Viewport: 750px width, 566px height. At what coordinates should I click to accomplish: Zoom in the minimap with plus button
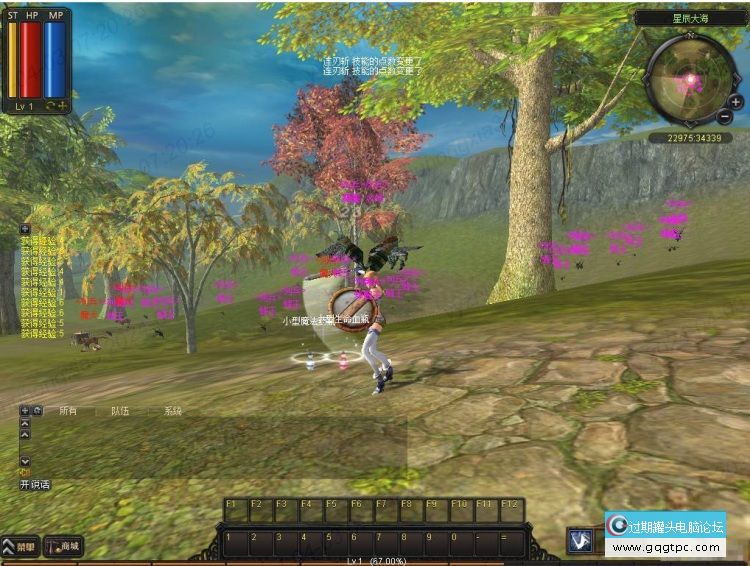[x=736, y=101]
